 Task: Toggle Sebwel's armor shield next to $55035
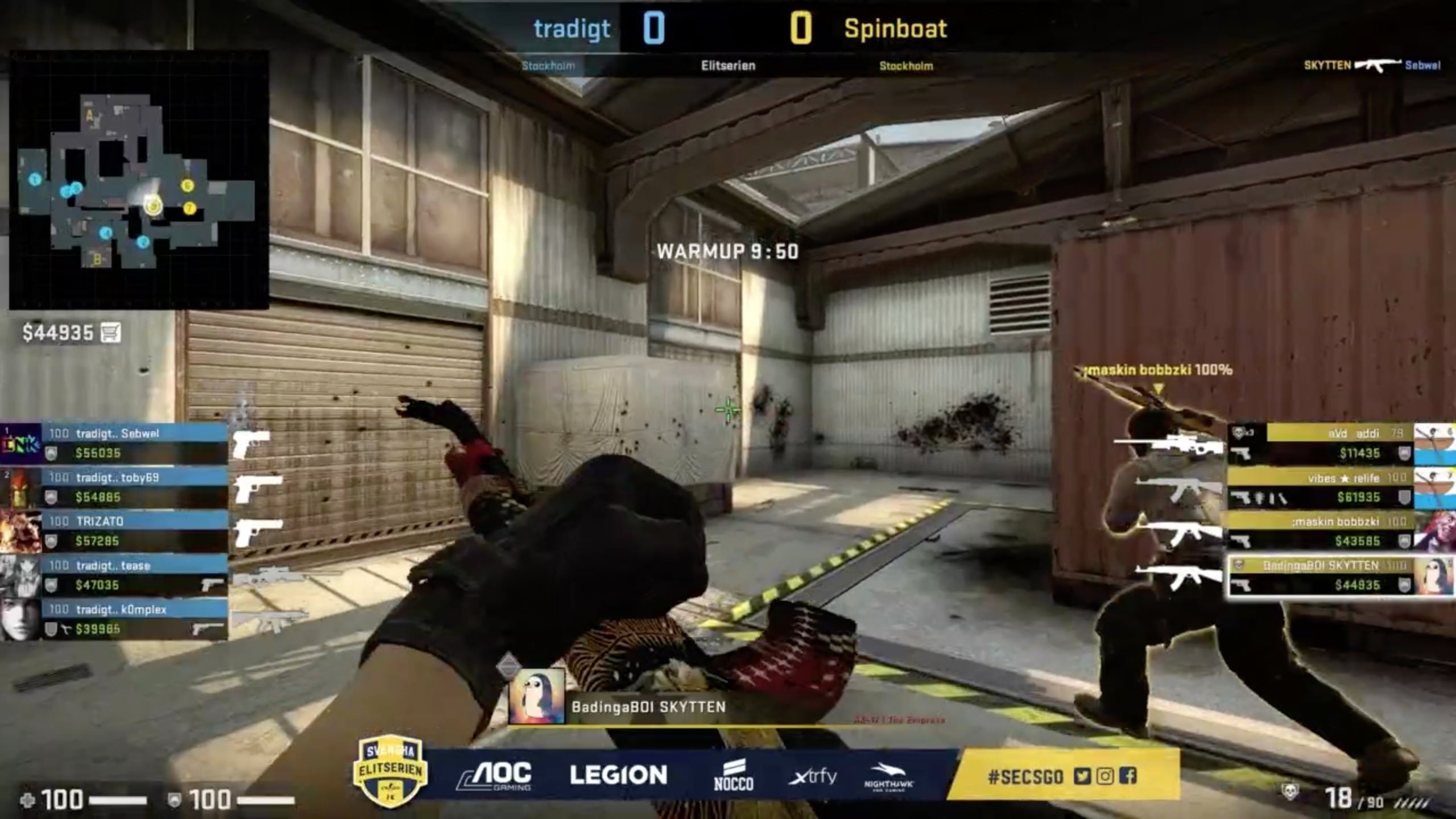tap(51, 452)
